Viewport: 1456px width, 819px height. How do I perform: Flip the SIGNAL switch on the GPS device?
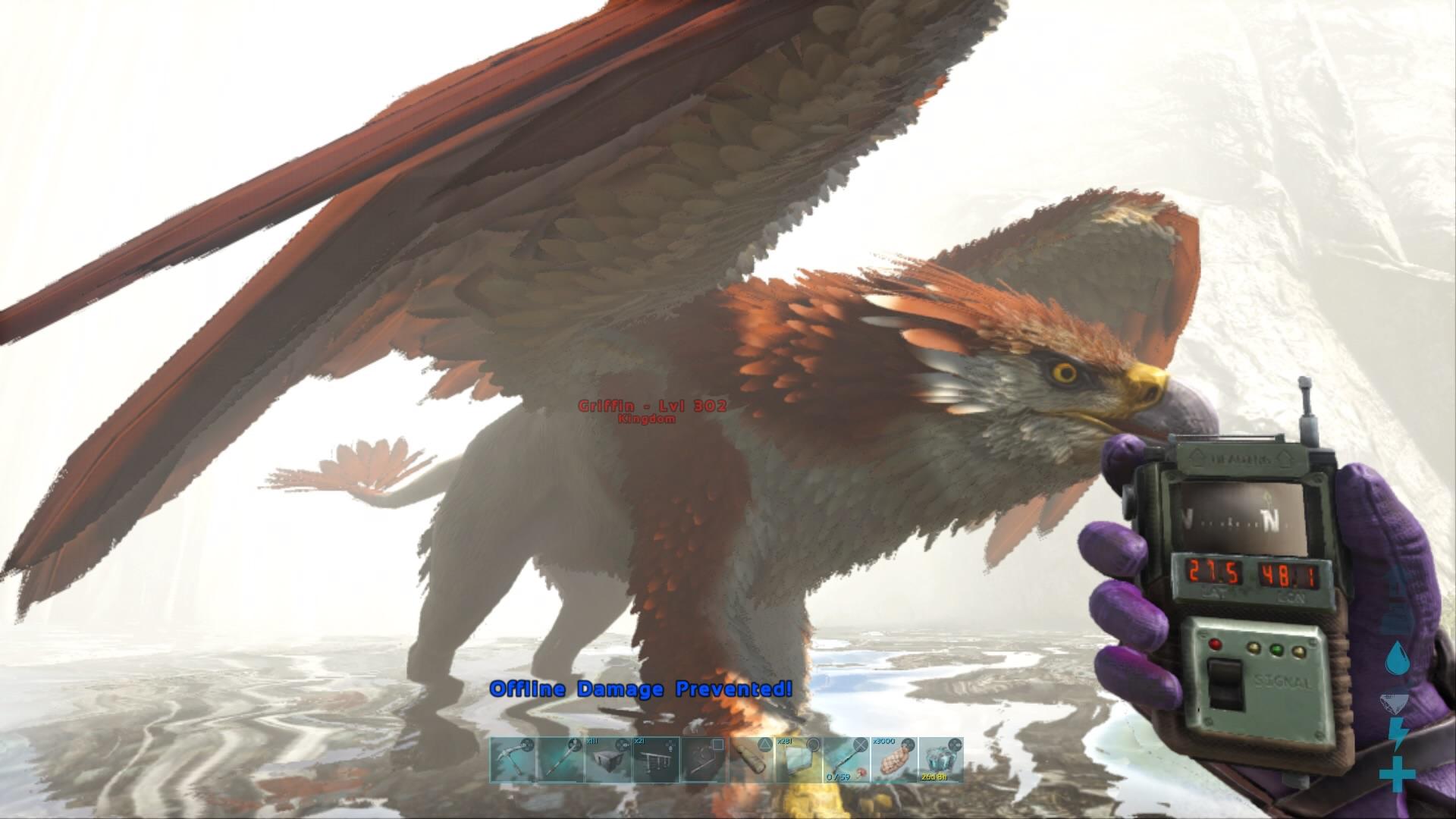click(1224, 682)
